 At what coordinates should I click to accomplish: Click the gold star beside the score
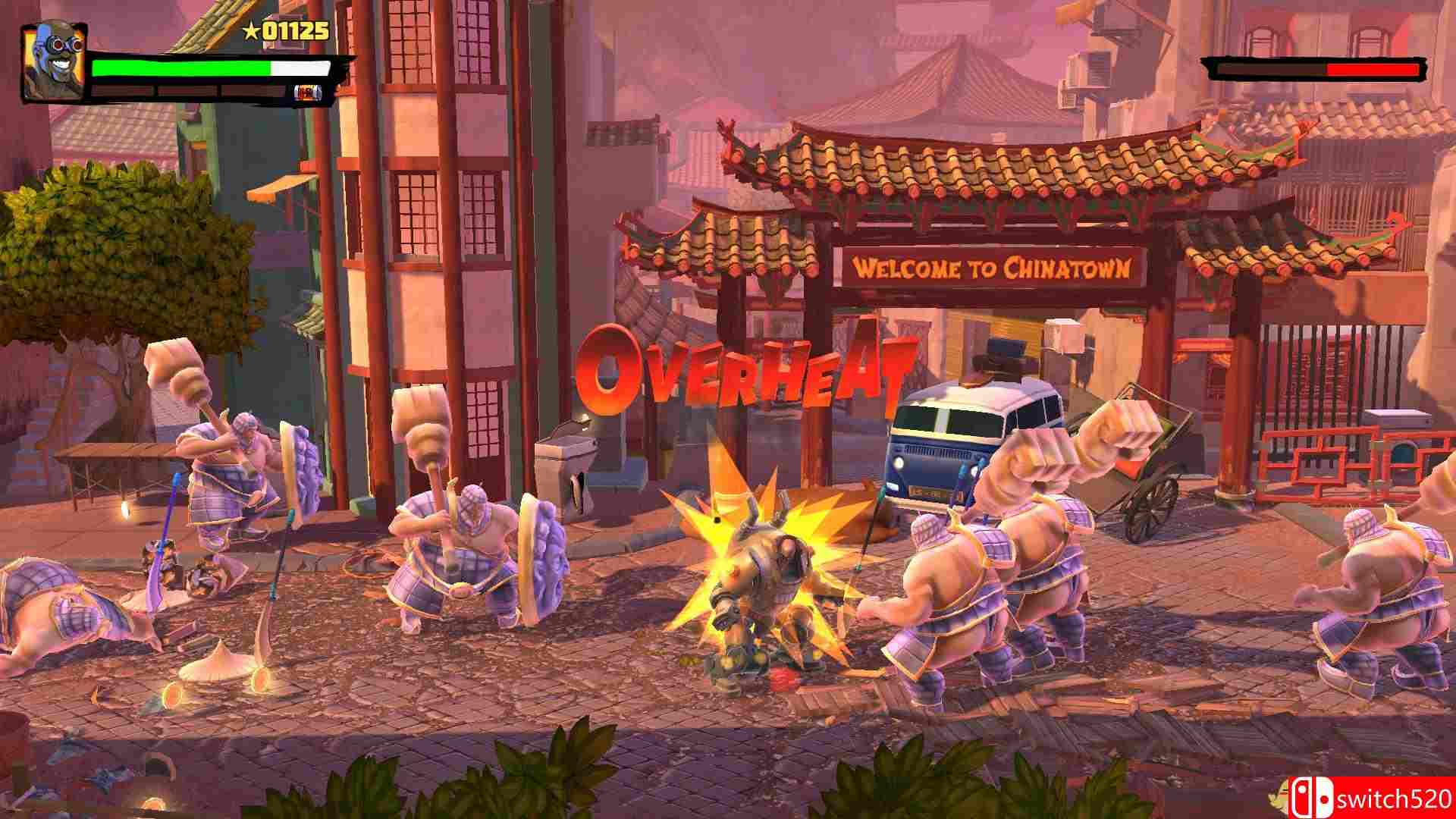coord(251,29)
